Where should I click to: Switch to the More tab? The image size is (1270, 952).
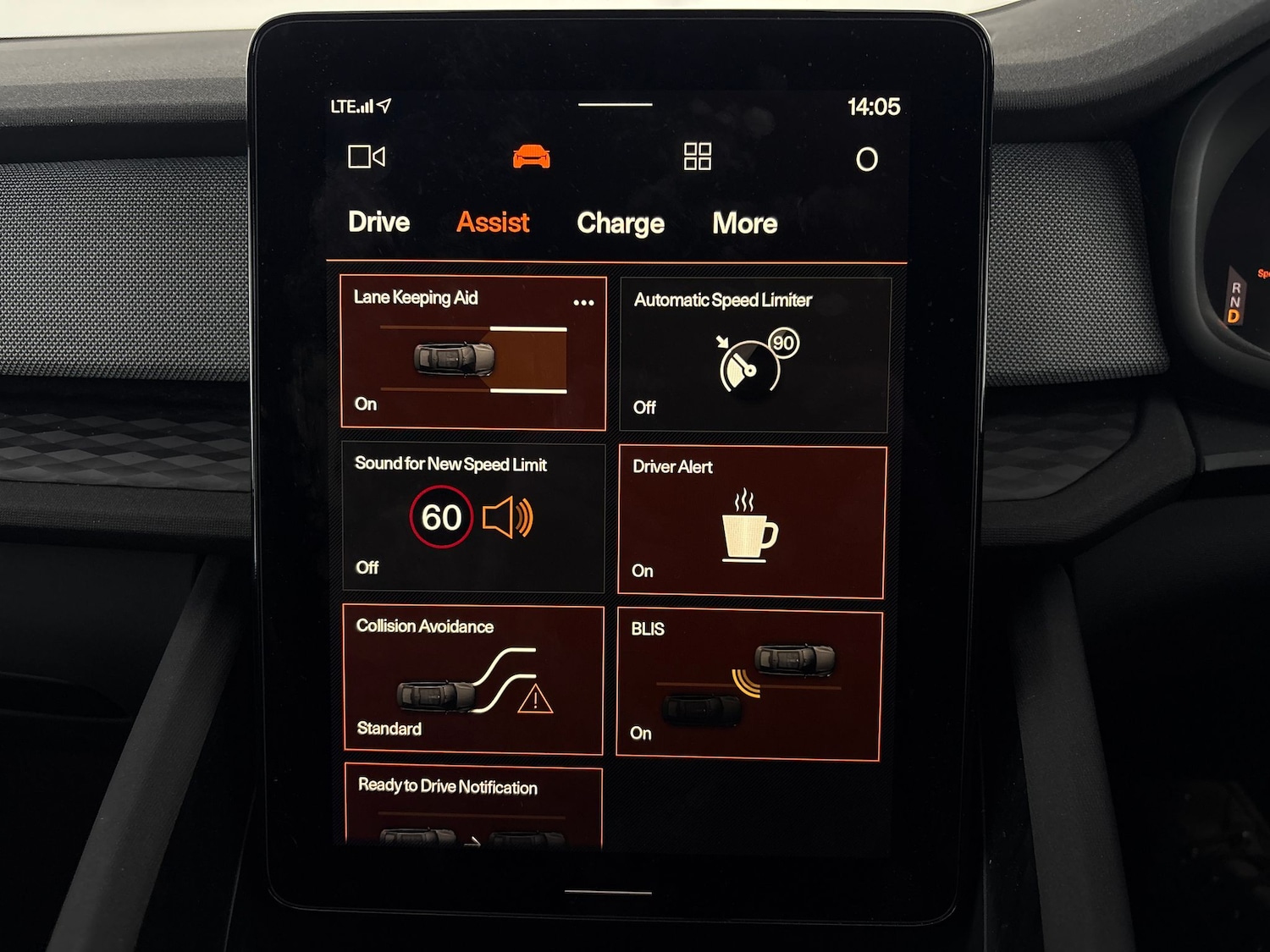[744, 223]
